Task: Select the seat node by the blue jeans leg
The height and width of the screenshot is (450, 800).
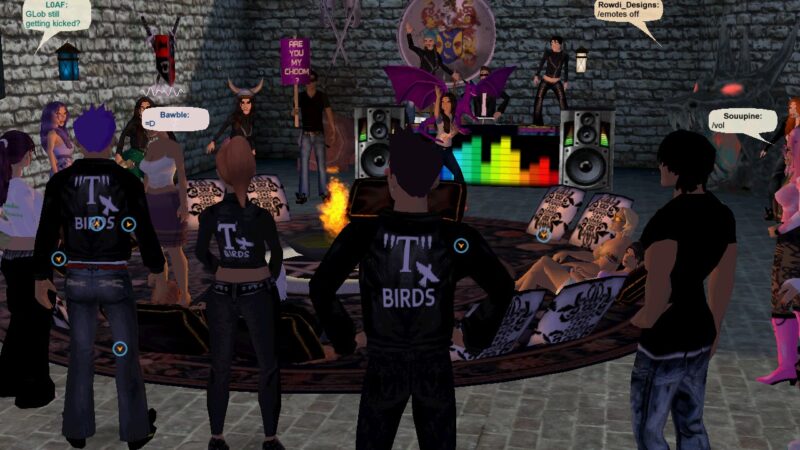Action: click(x=120, y=348)
